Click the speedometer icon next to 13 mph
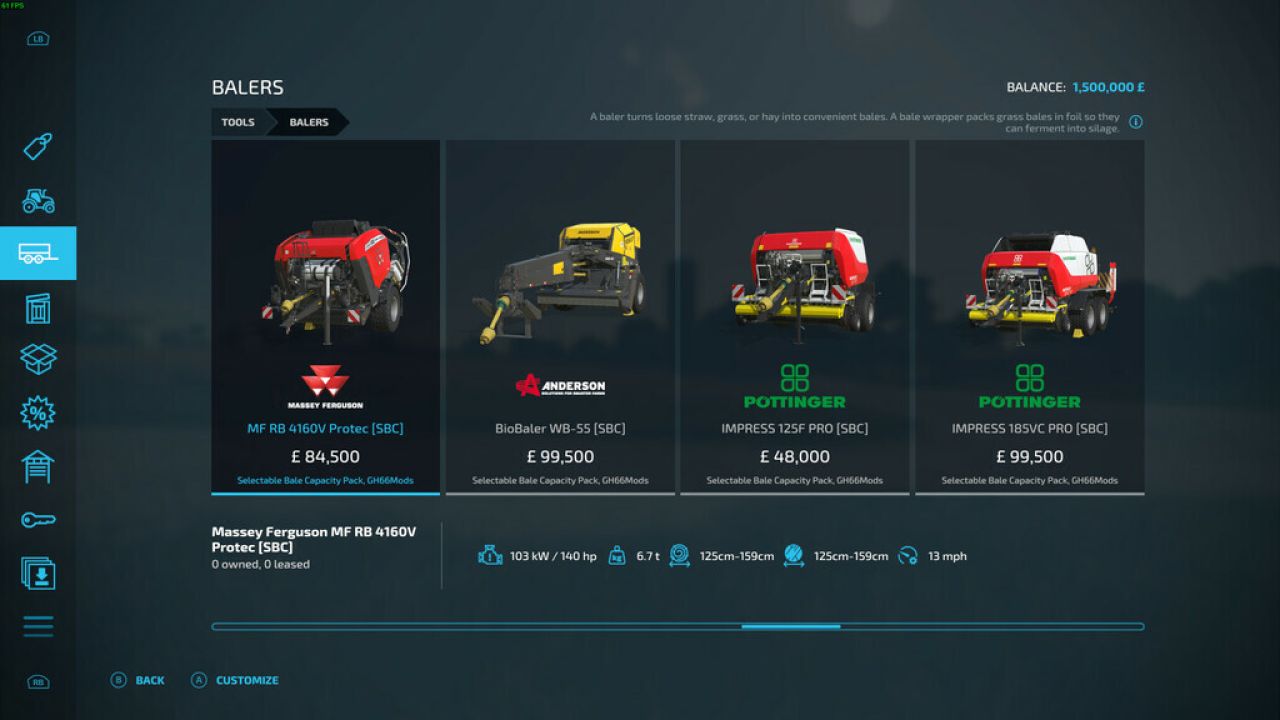The image size is (1280, 720). [908, 556]
